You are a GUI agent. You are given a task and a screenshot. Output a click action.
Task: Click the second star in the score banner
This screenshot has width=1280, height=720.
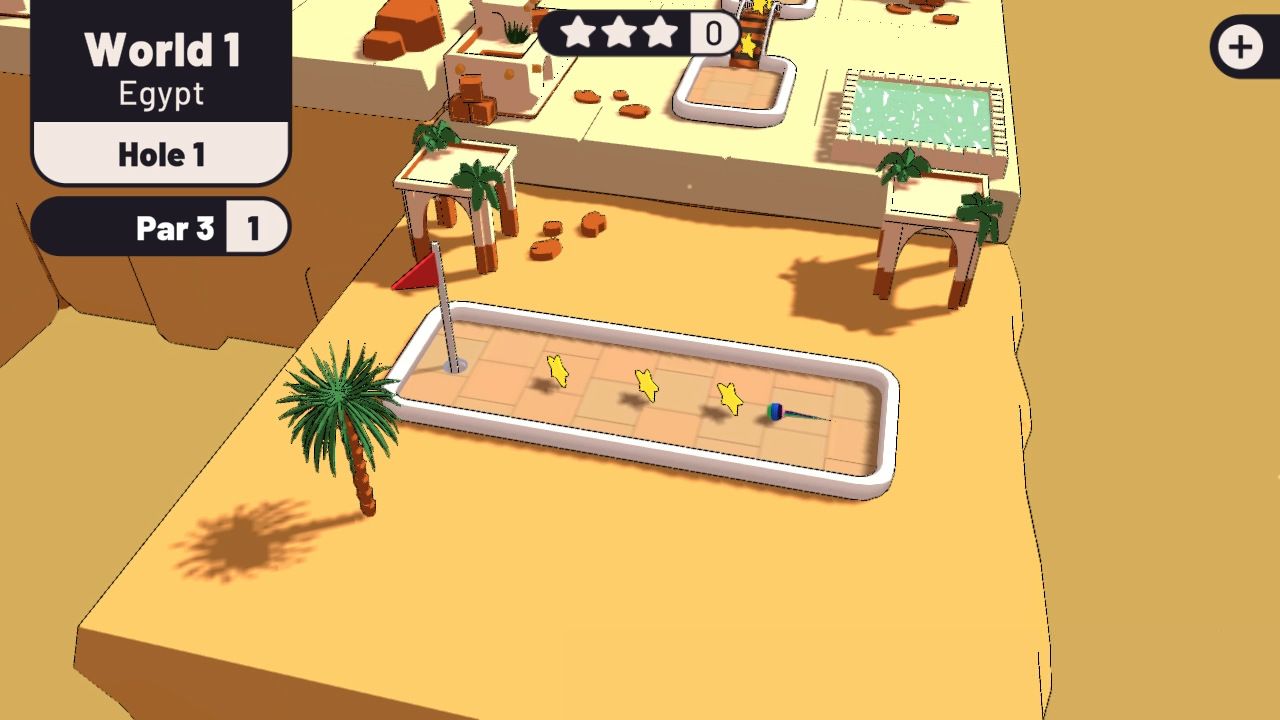coord(620,32)
